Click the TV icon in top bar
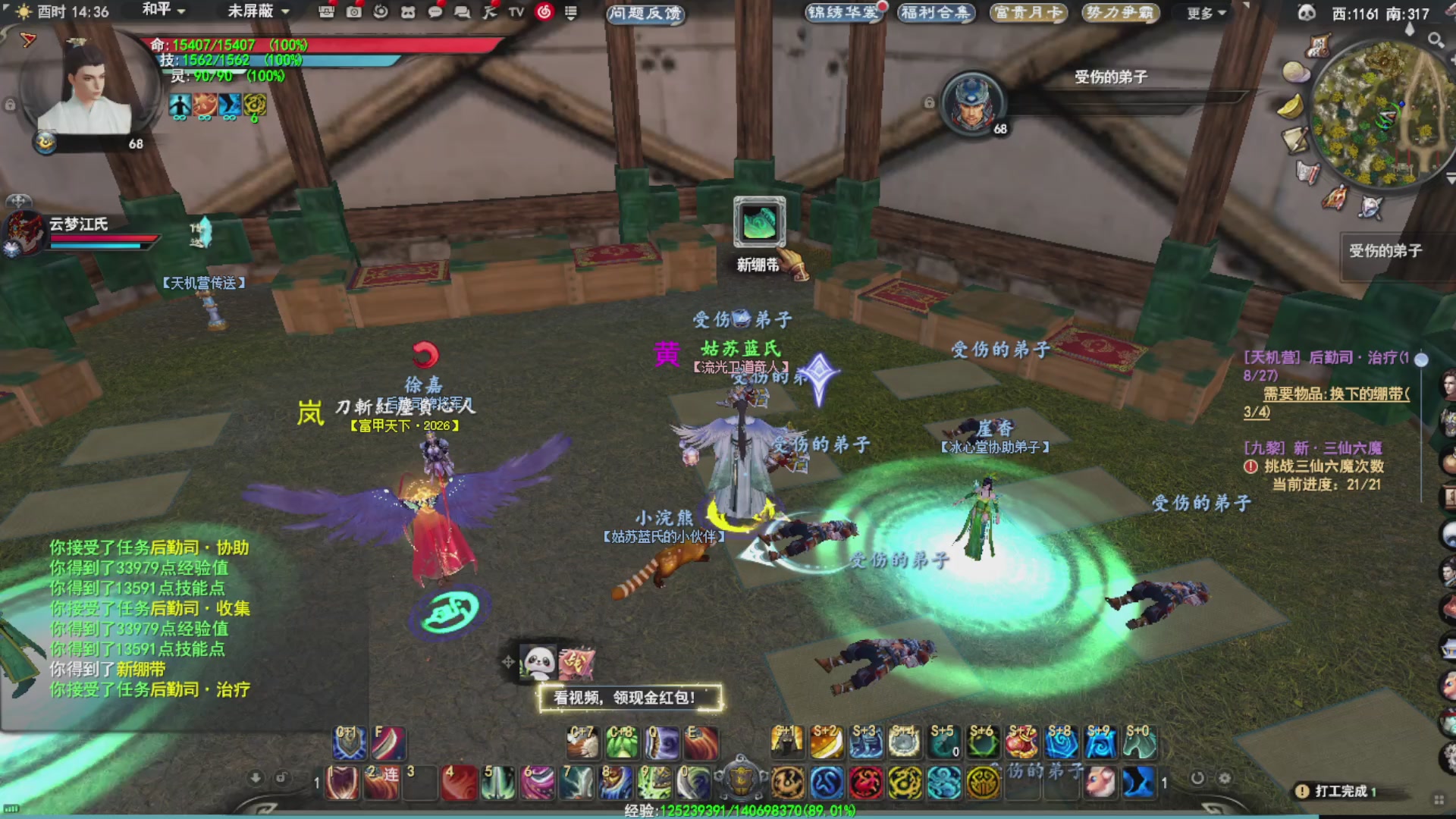Image resolution: width=1456 pixels, height=819 pixels. click(516, 12)
